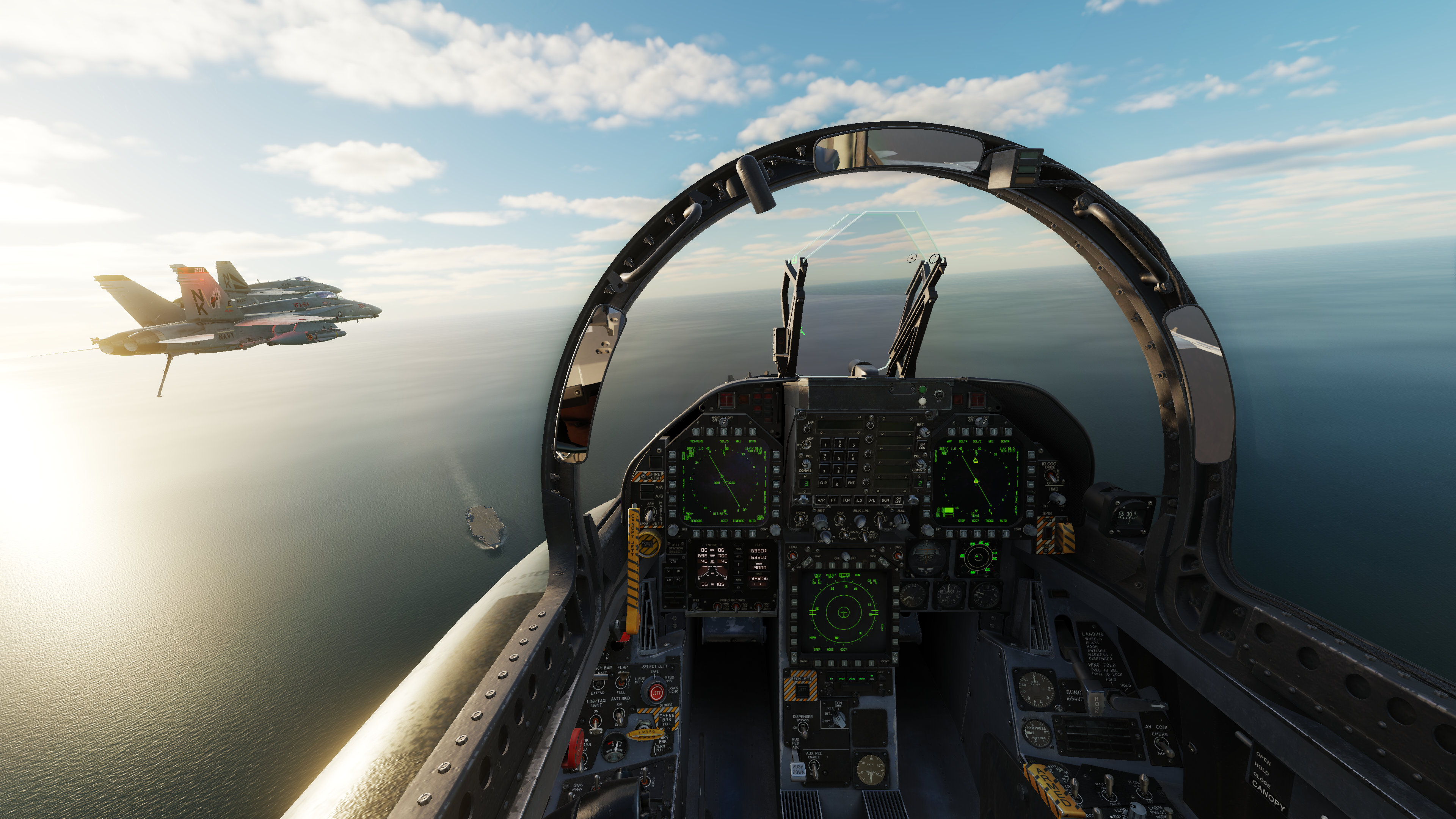1456x819 pixels.
Task: Toggle the UFC ON/OFF button
Action: point(899,500)
